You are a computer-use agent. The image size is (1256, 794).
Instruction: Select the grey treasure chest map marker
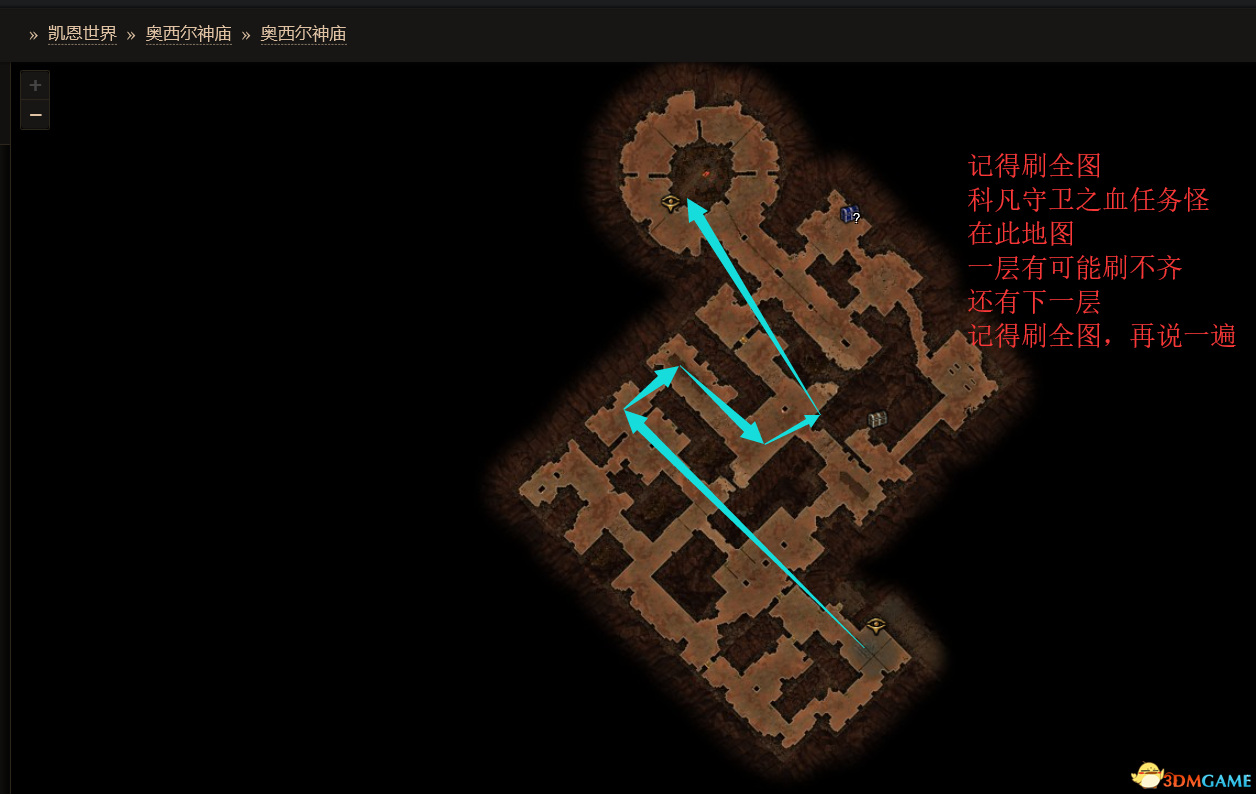coord(877,419)
